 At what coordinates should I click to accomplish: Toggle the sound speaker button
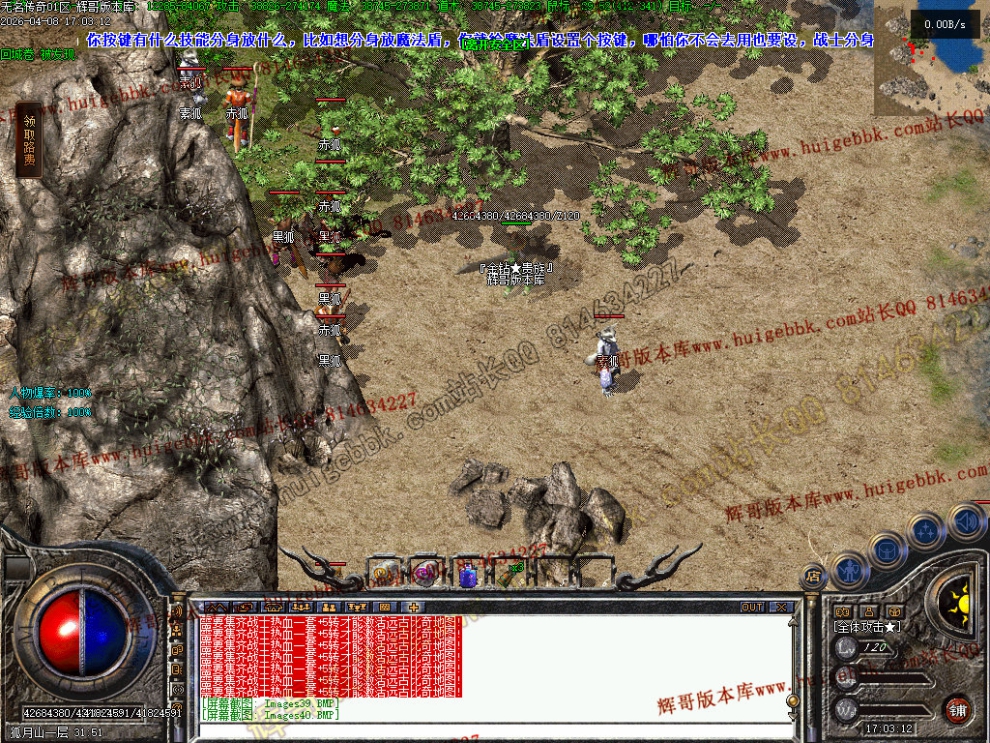(x=966, y=521)
